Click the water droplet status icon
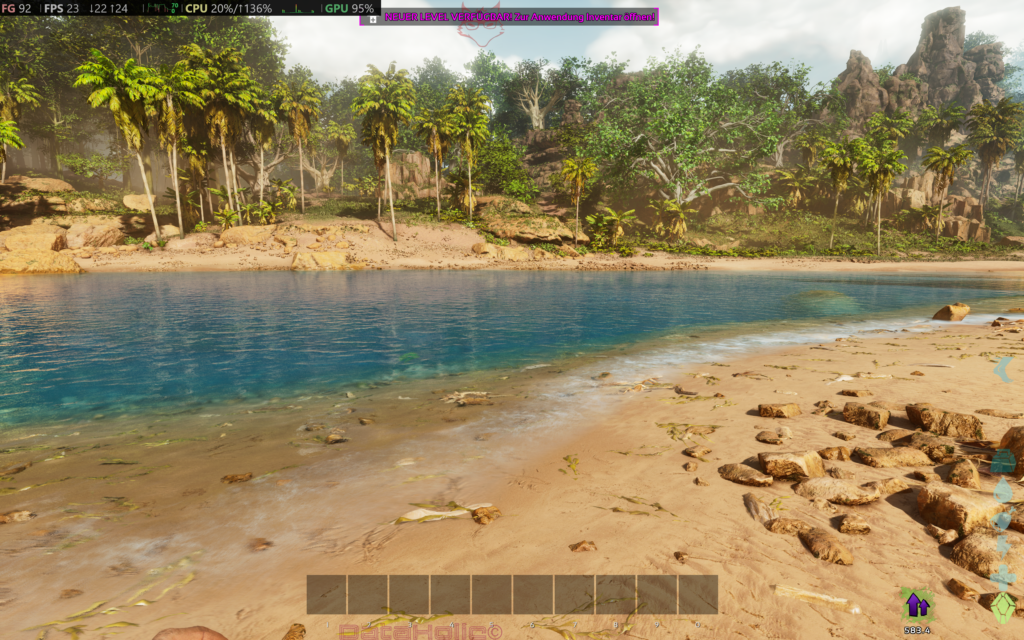The image size is (1024, 640). (1003, 490)
